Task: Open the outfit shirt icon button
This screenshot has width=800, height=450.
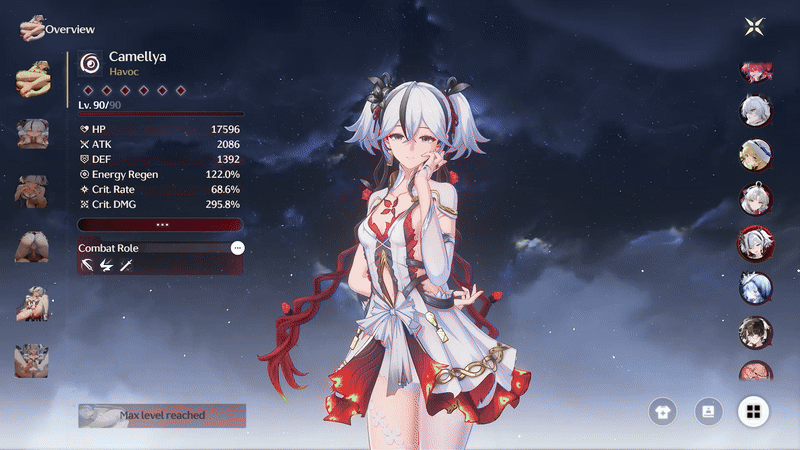Action: pyautogui.click(x=662, y=410)
